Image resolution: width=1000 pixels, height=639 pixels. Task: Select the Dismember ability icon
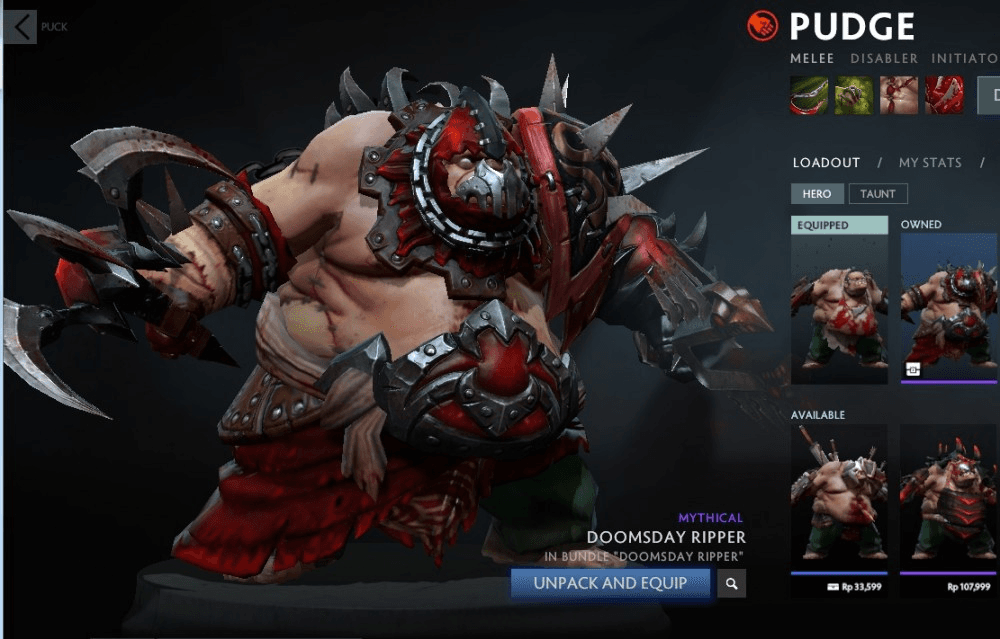[943, 95]
